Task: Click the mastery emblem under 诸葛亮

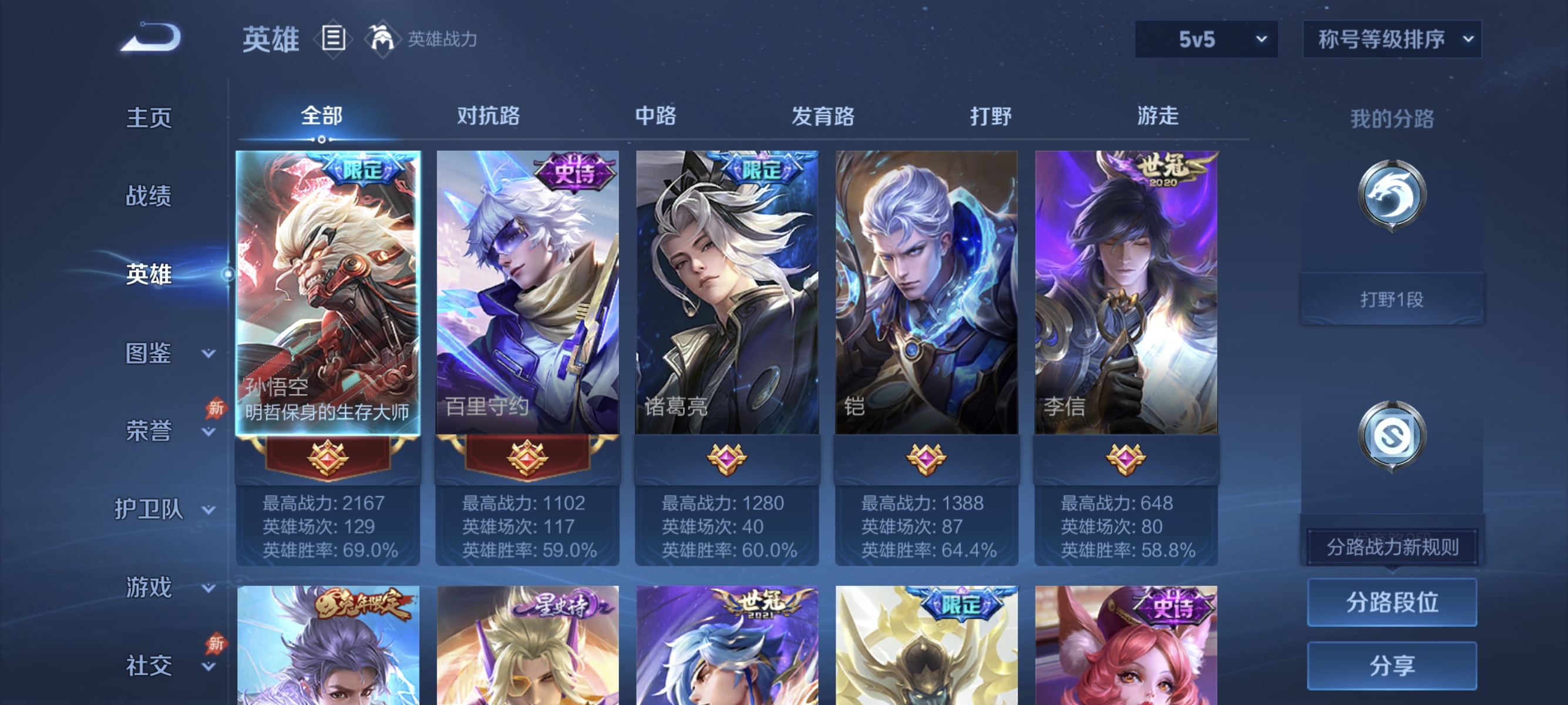Action: coord(726,461)
